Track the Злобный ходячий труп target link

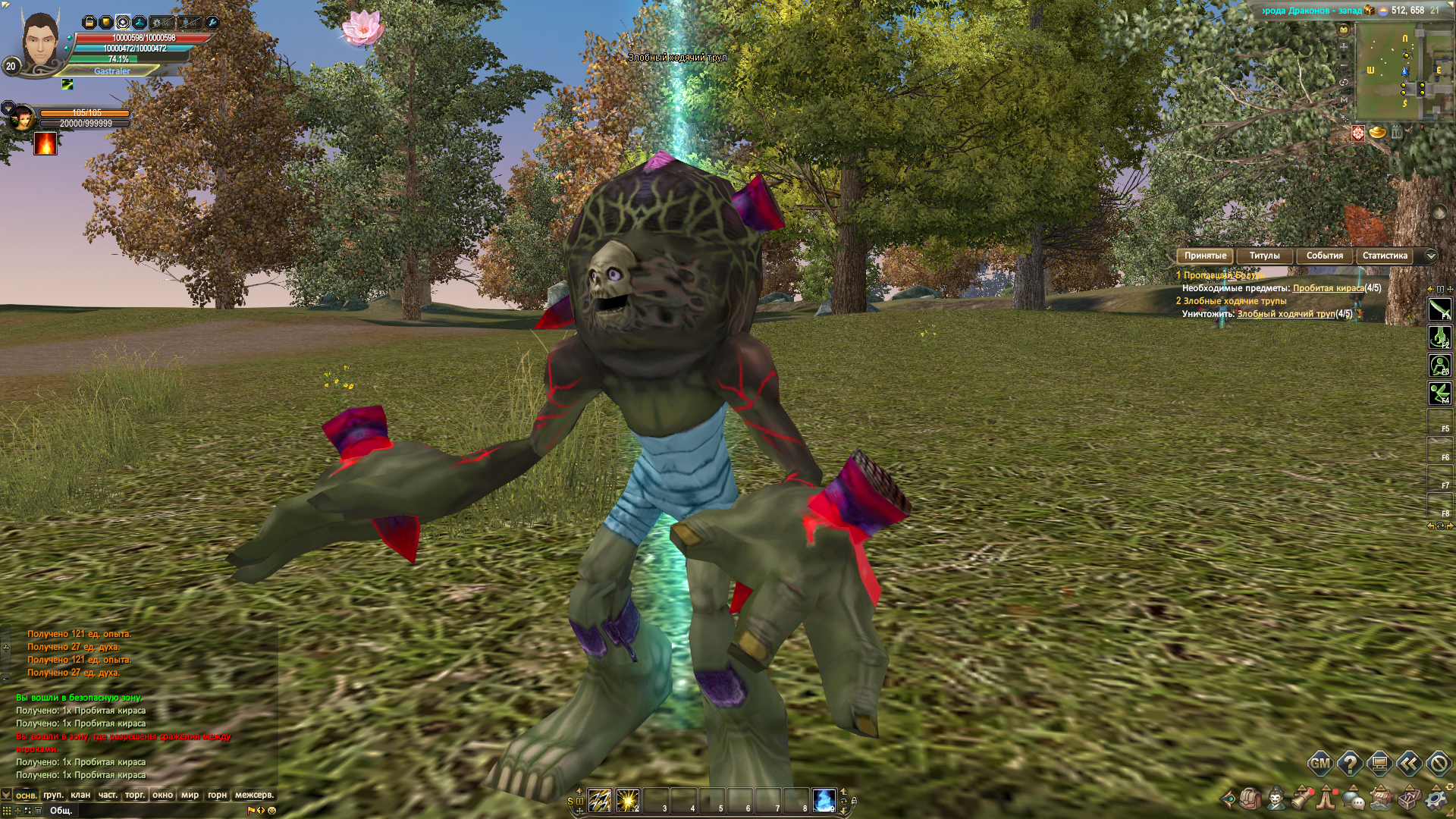1285,314
